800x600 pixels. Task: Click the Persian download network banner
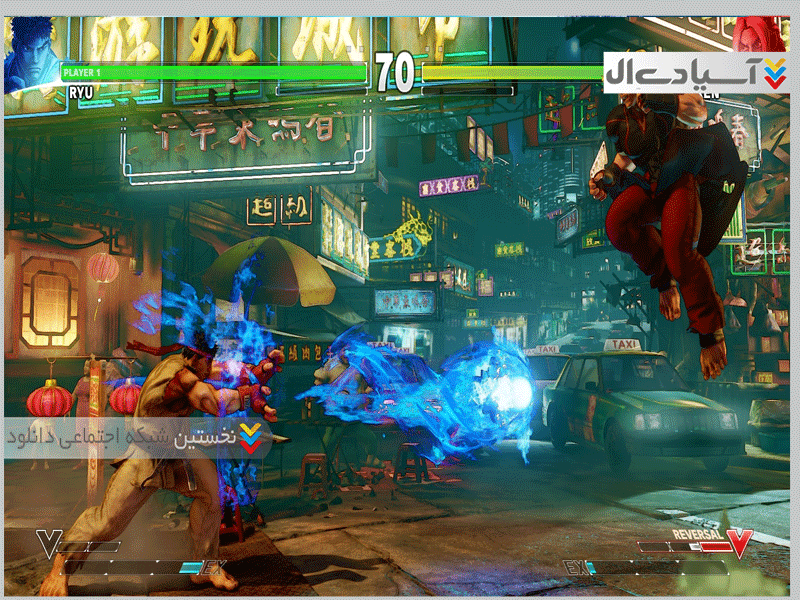tap(140, 438)
